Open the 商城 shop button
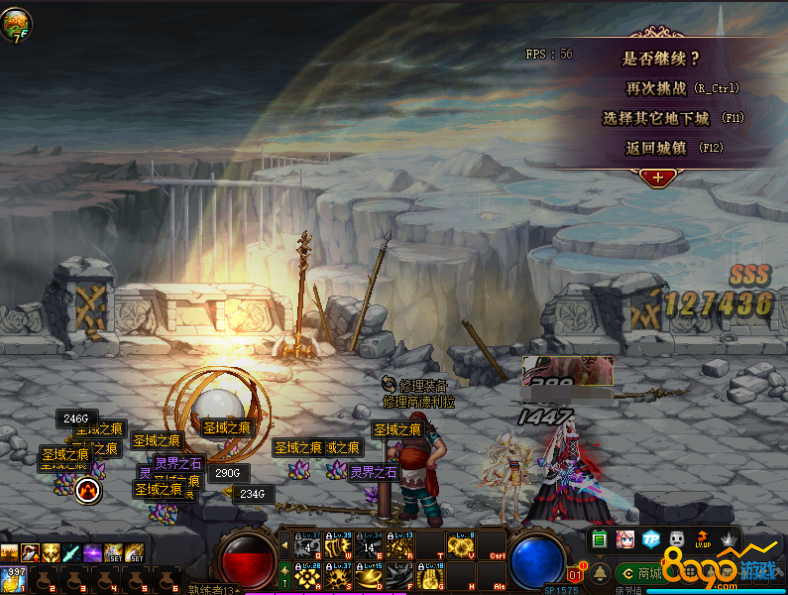The image size is (788, 595). (641, 573)
